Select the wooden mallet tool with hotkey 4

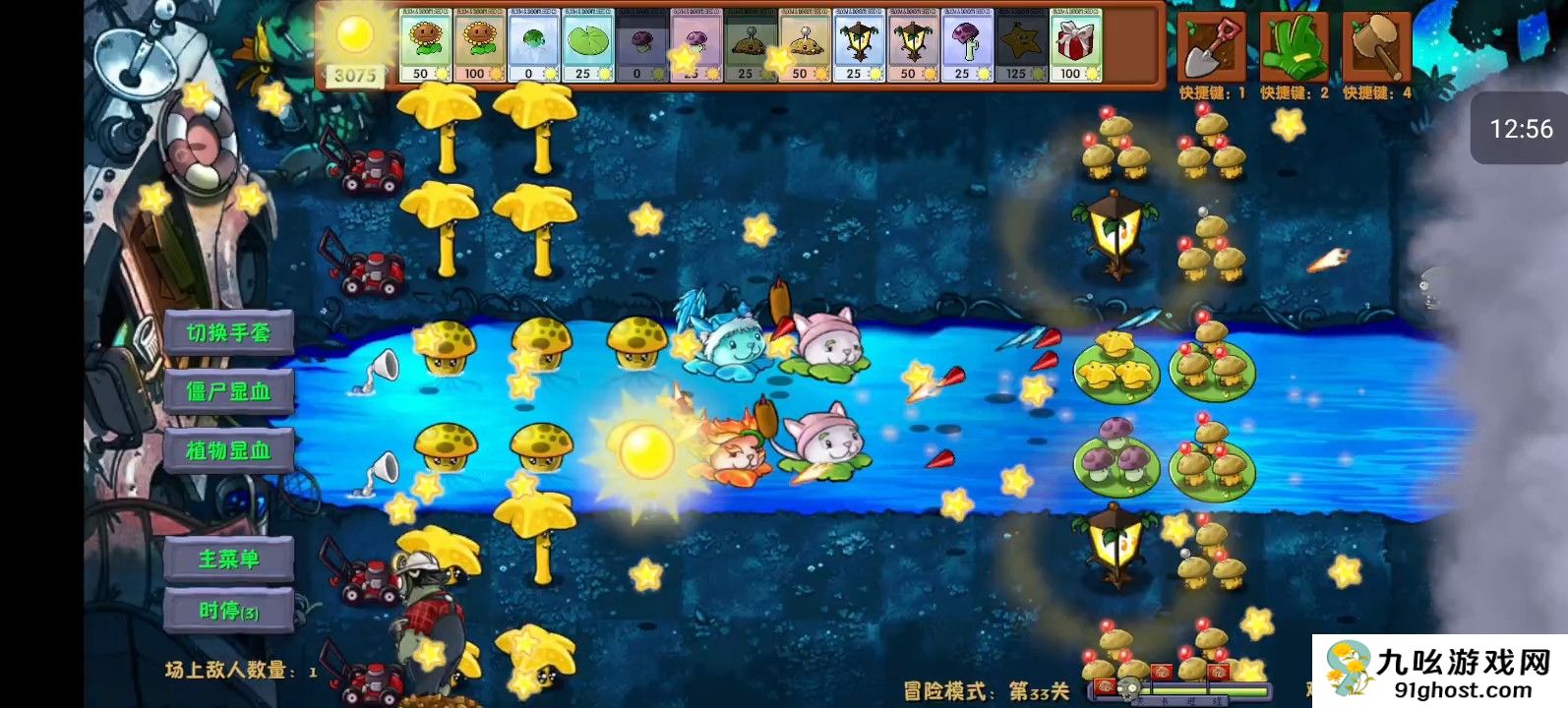point(1377,44)
